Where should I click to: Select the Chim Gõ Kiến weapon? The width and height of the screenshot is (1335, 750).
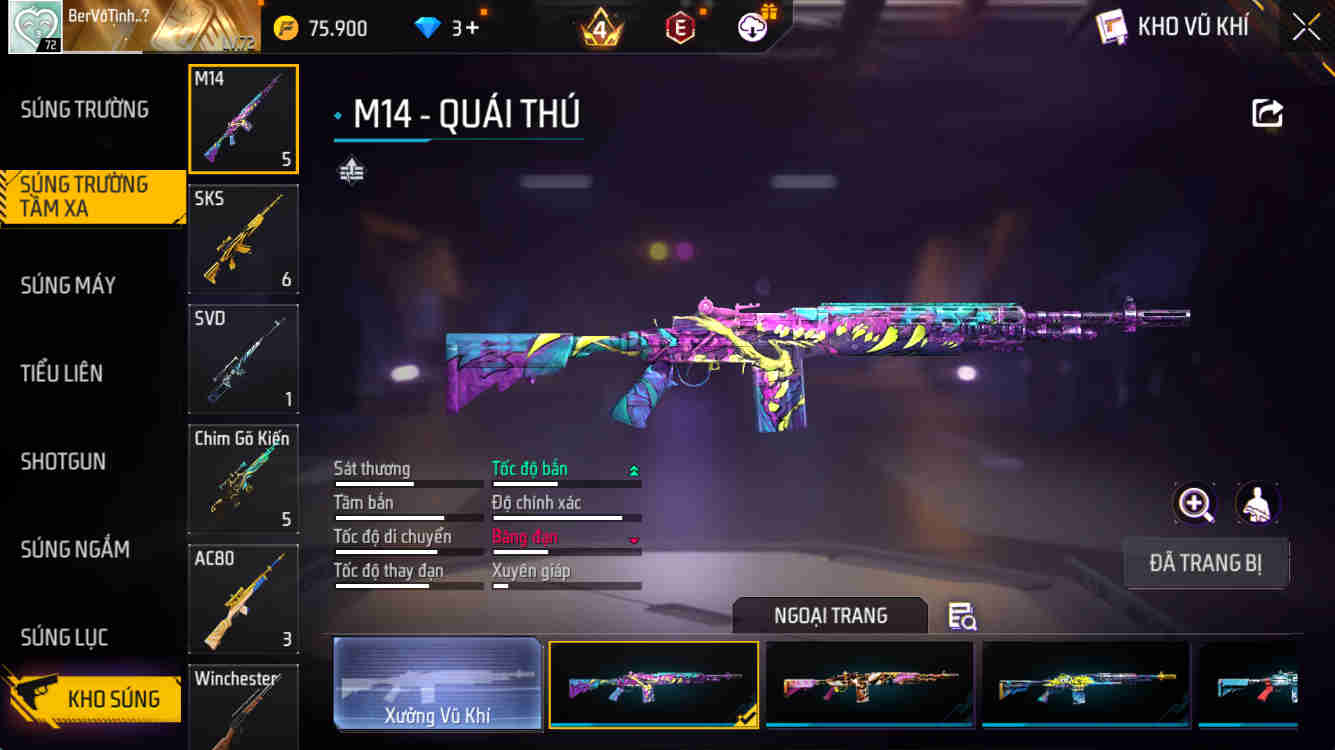tap(243, 478)
